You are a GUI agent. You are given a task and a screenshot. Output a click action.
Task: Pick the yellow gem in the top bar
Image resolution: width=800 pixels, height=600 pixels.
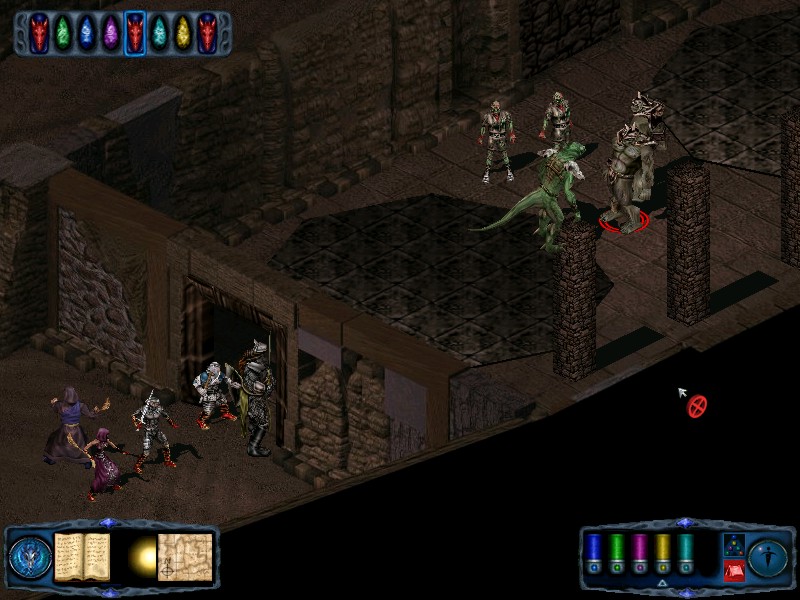coord(182,33)
